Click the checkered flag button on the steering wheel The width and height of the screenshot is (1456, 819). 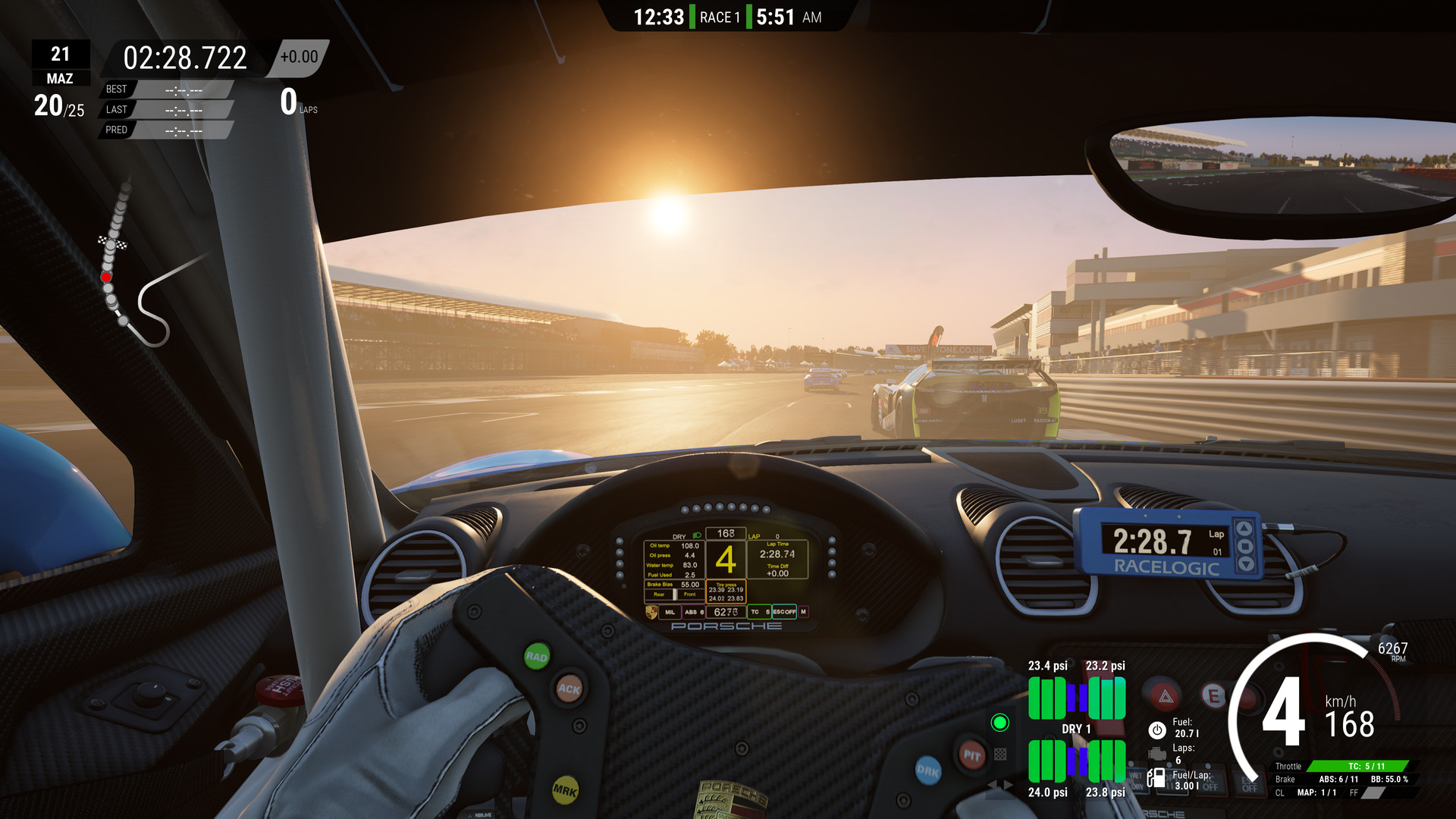click(x=1000, y=755)
